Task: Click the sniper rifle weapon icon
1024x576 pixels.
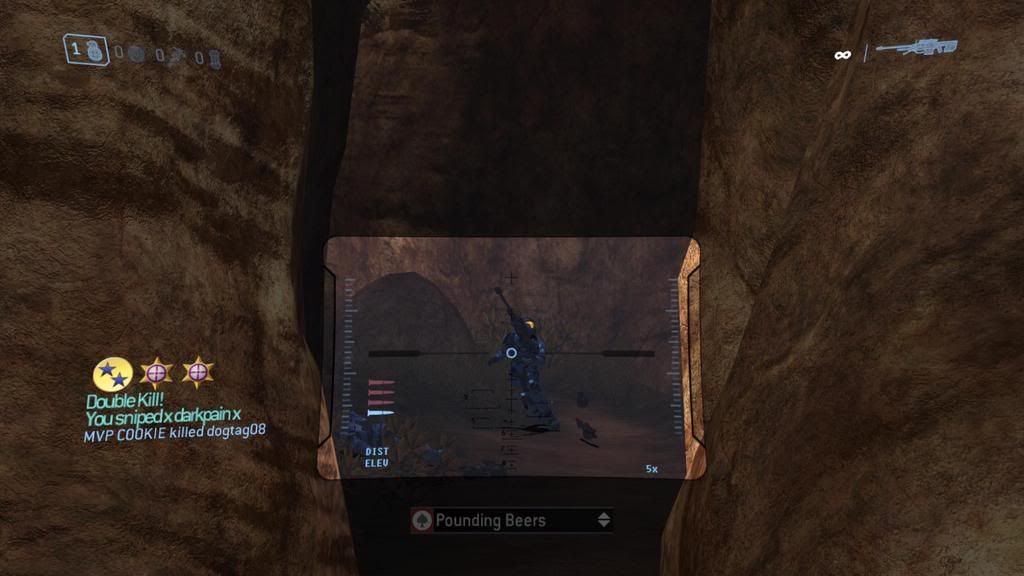Action: (916, 49)
